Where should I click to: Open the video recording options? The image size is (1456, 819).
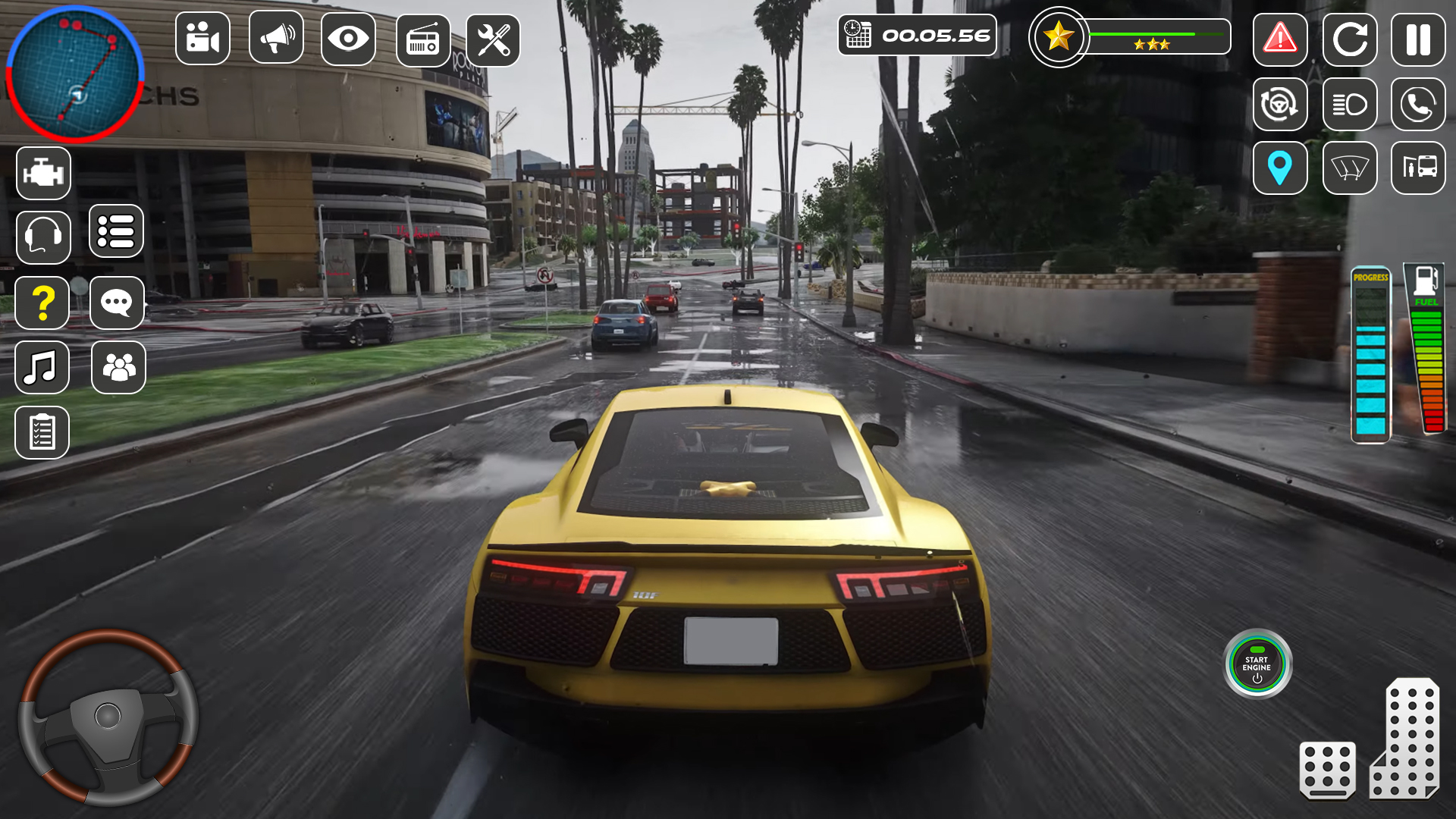point(202,38)
